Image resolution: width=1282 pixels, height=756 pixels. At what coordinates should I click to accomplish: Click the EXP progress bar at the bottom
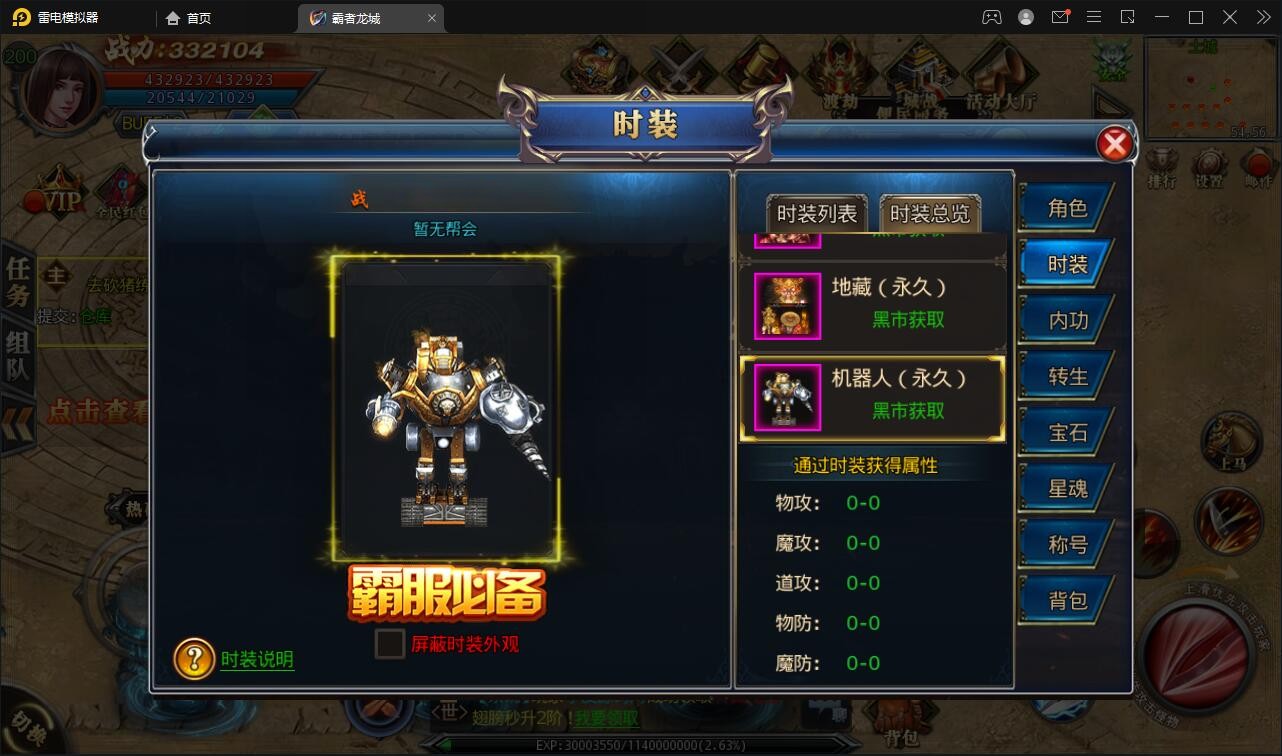(x=640, y=744)
